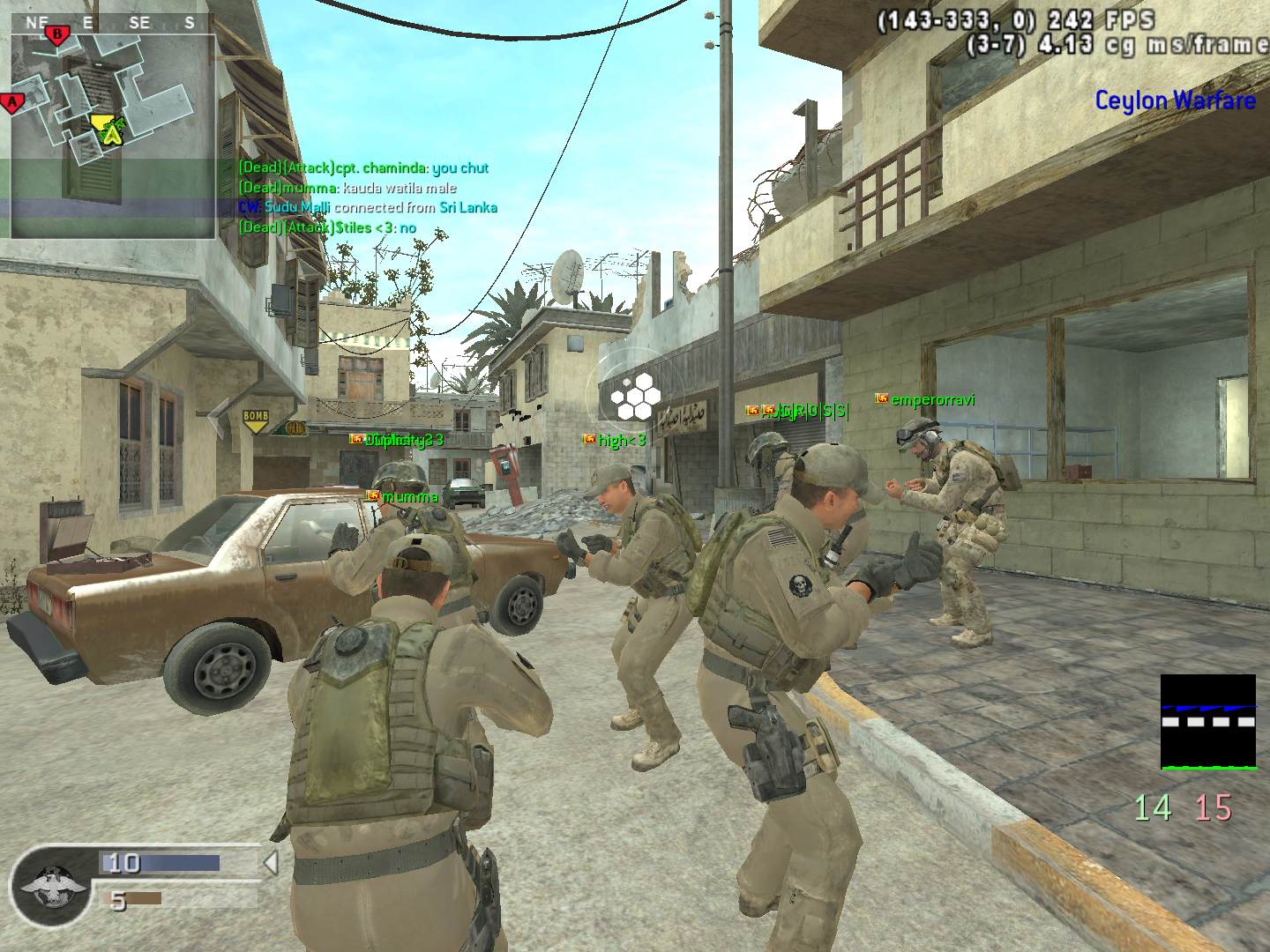Click the Ceylon Warfare server label
This screenshot has height=952, width=1270.
point(1175,100)
